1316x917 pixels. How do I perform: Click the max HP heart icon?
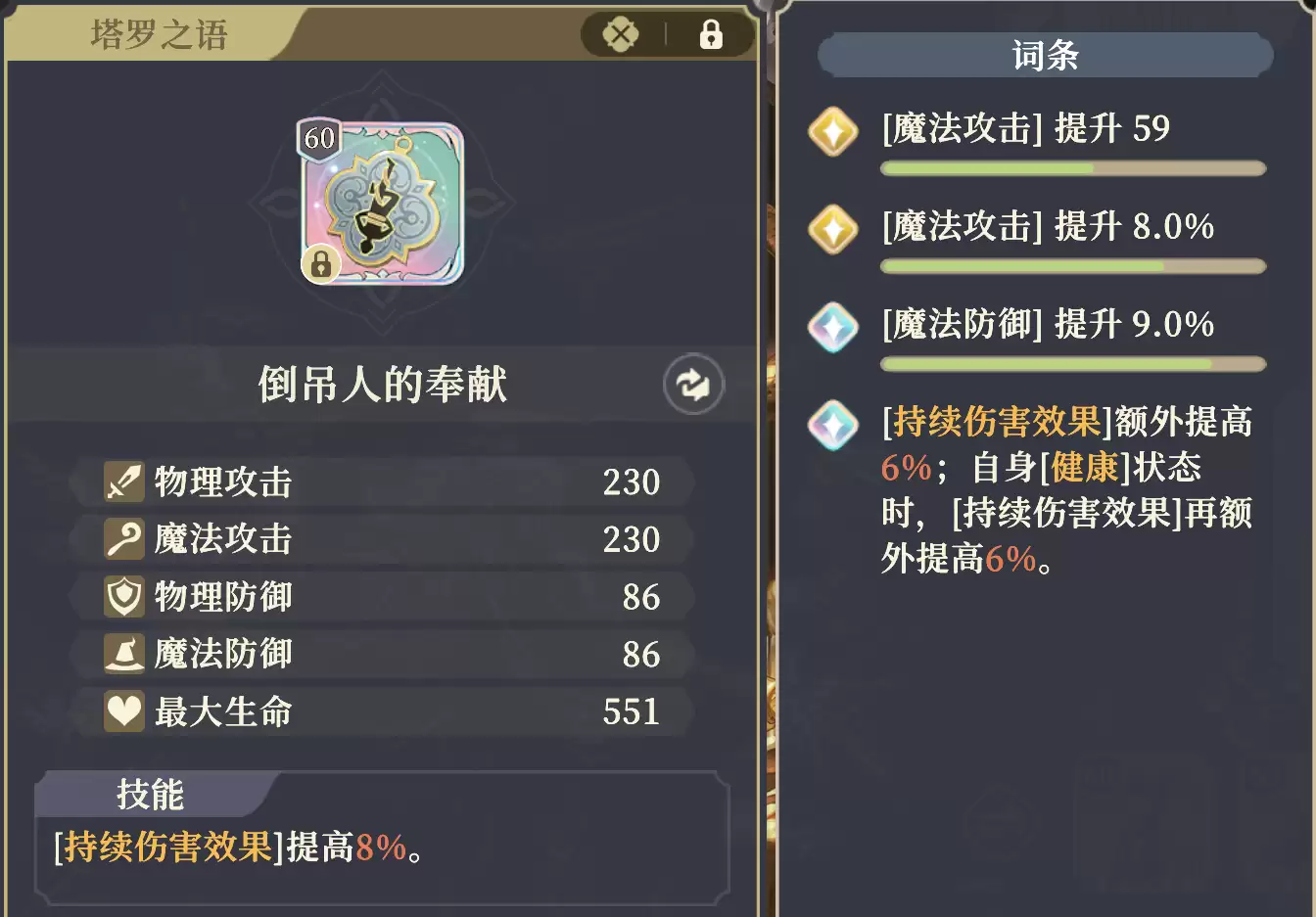point(123,711)
